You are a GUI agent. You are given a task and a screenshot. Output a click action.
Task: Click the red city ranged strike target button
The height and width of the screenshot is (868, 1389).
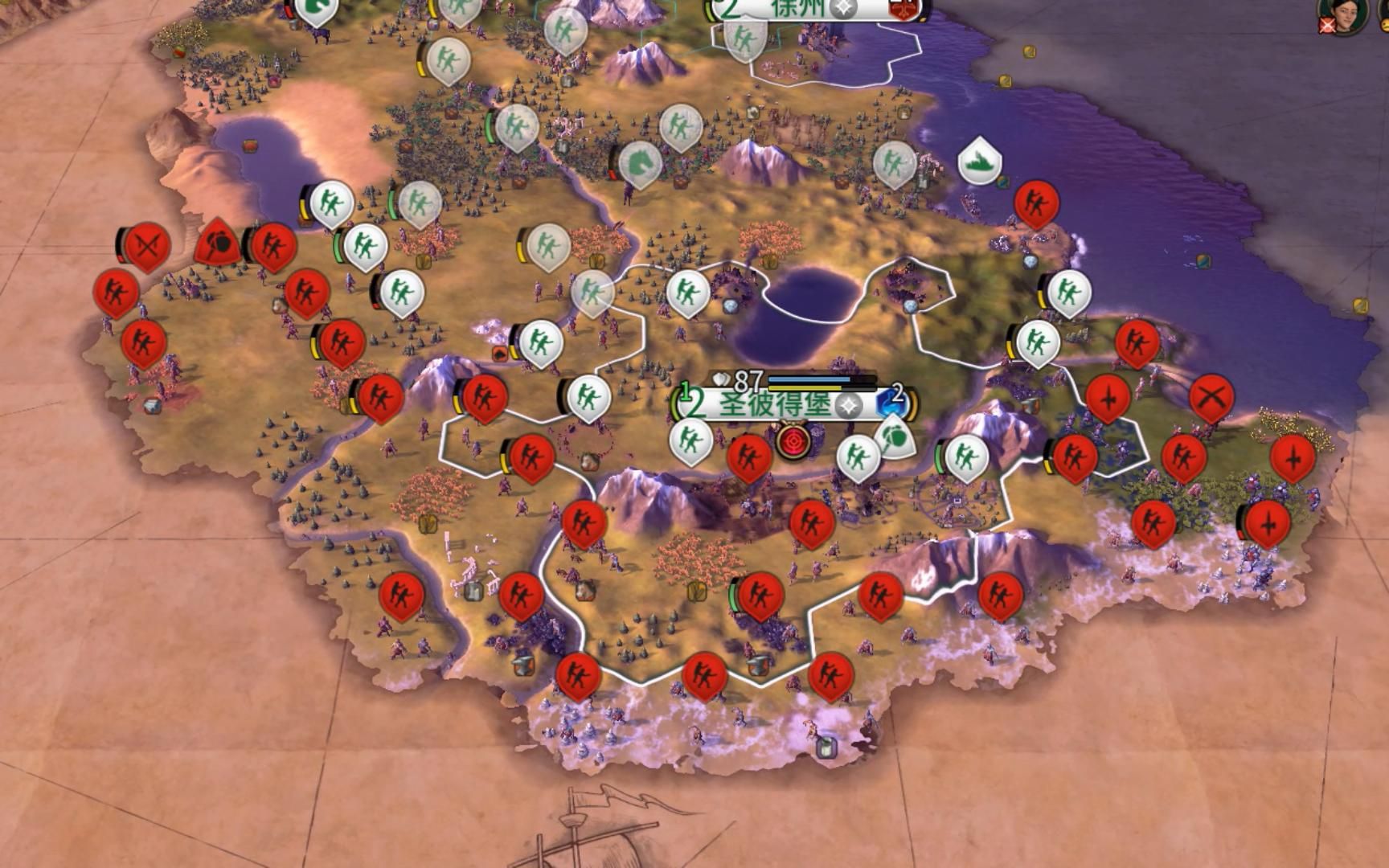pos(794,441)
